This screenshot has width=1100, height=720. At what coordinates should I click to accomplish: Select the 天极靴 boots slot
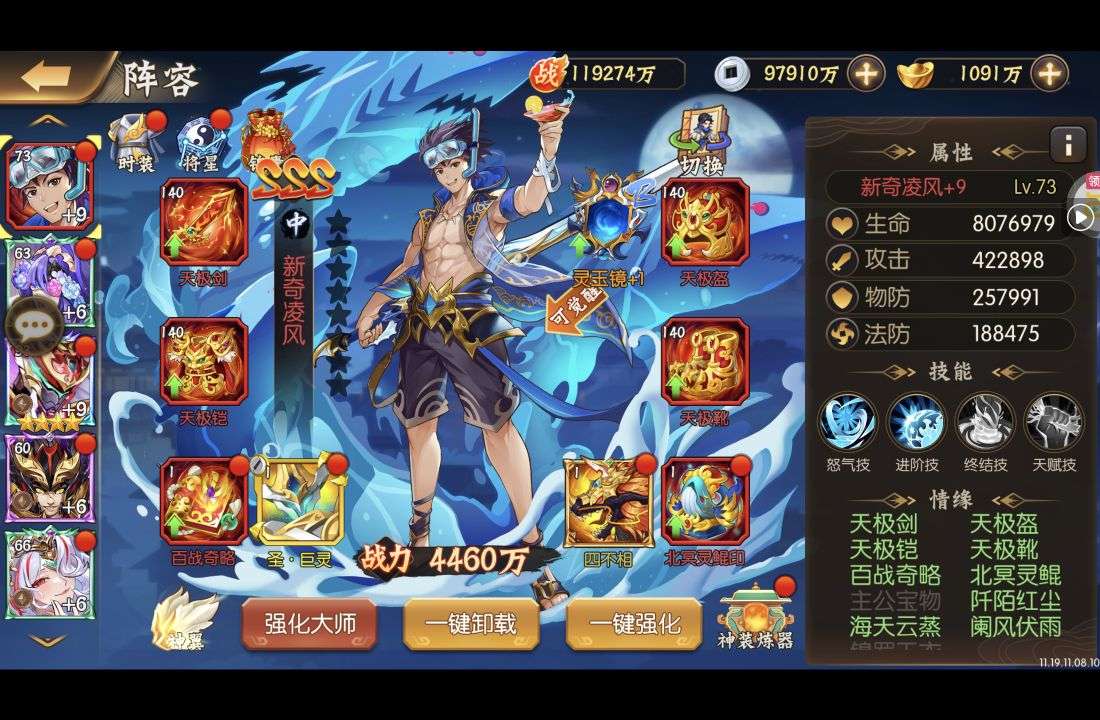click(x=705, y=361)
